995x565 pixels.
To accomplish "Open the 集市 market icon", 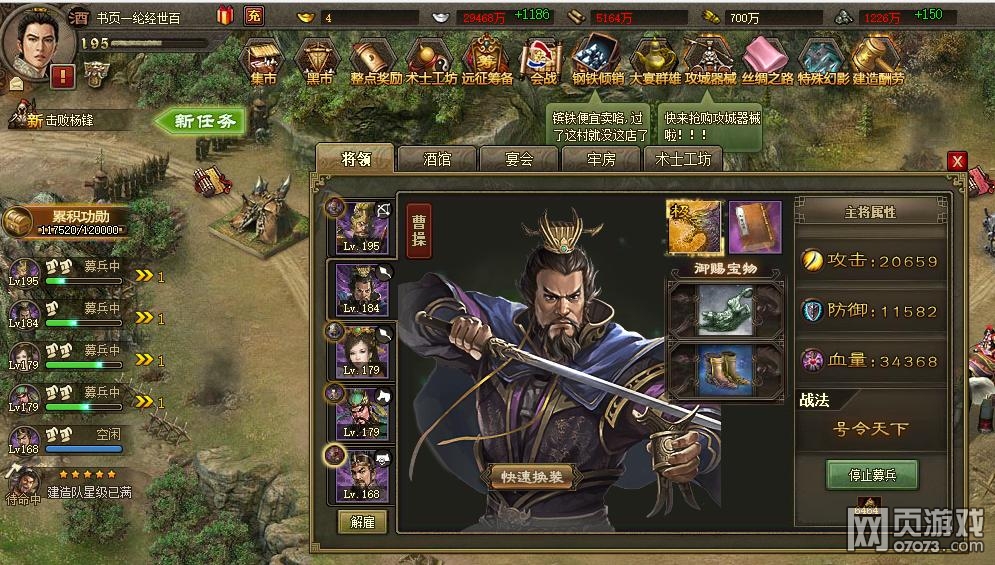I will coord(263,62).
